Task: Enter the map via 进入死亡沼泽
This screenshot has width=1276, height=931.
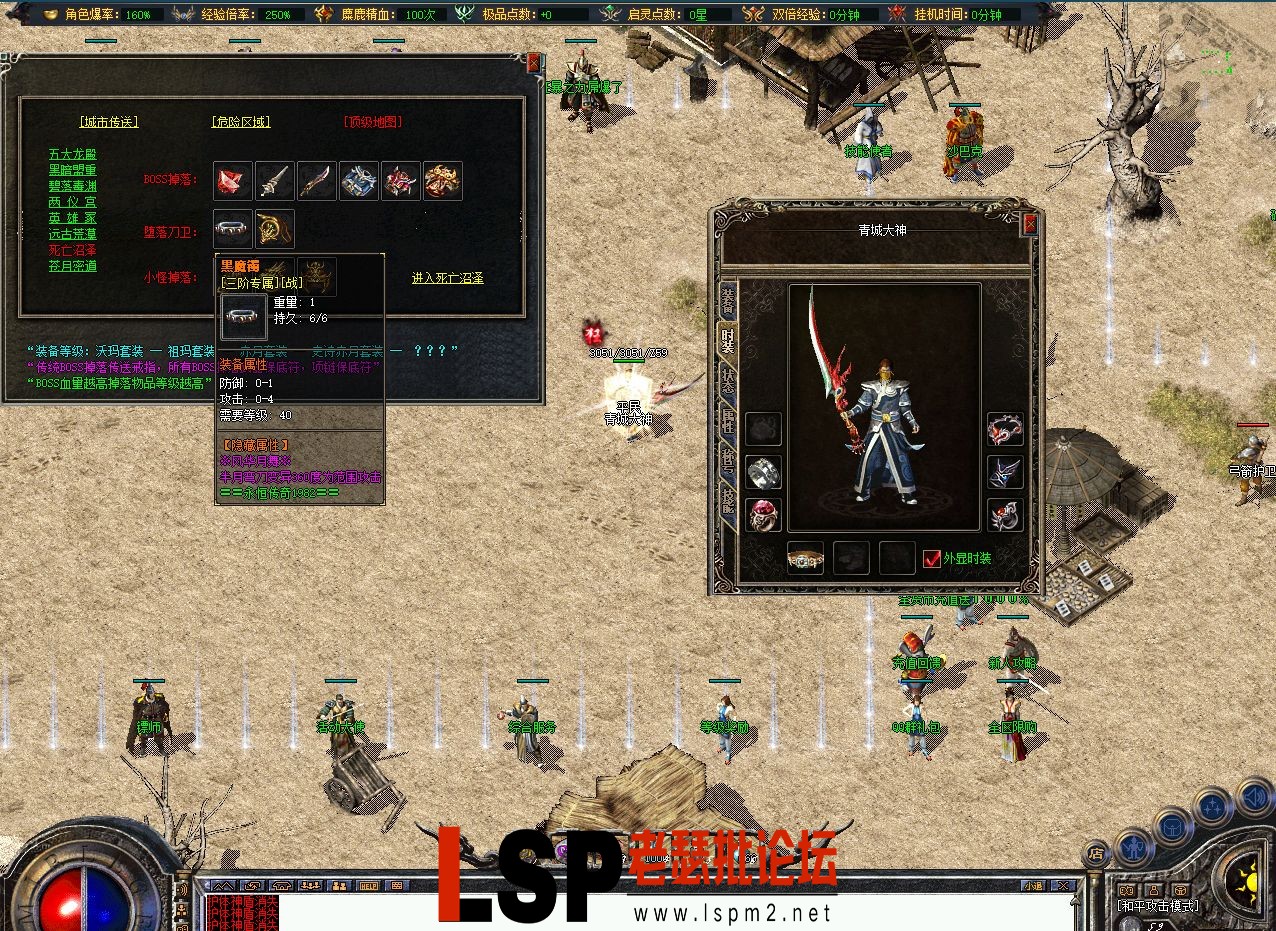Action: (x=447, y=278)
